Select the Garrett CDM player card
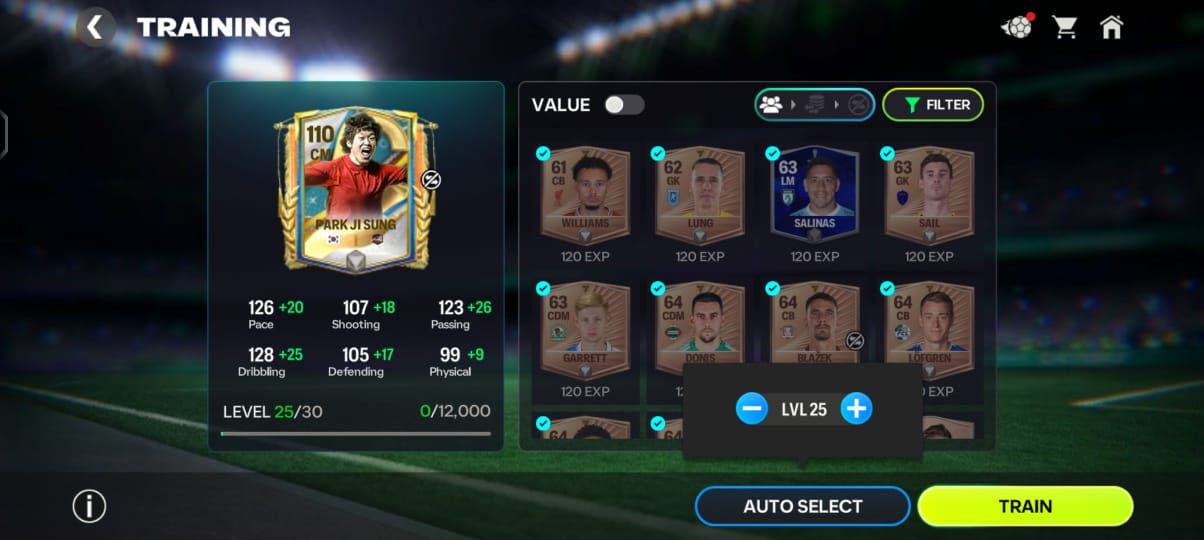Image resolution: width=1204 pixels, height=540 pixels. click(585, 328)
